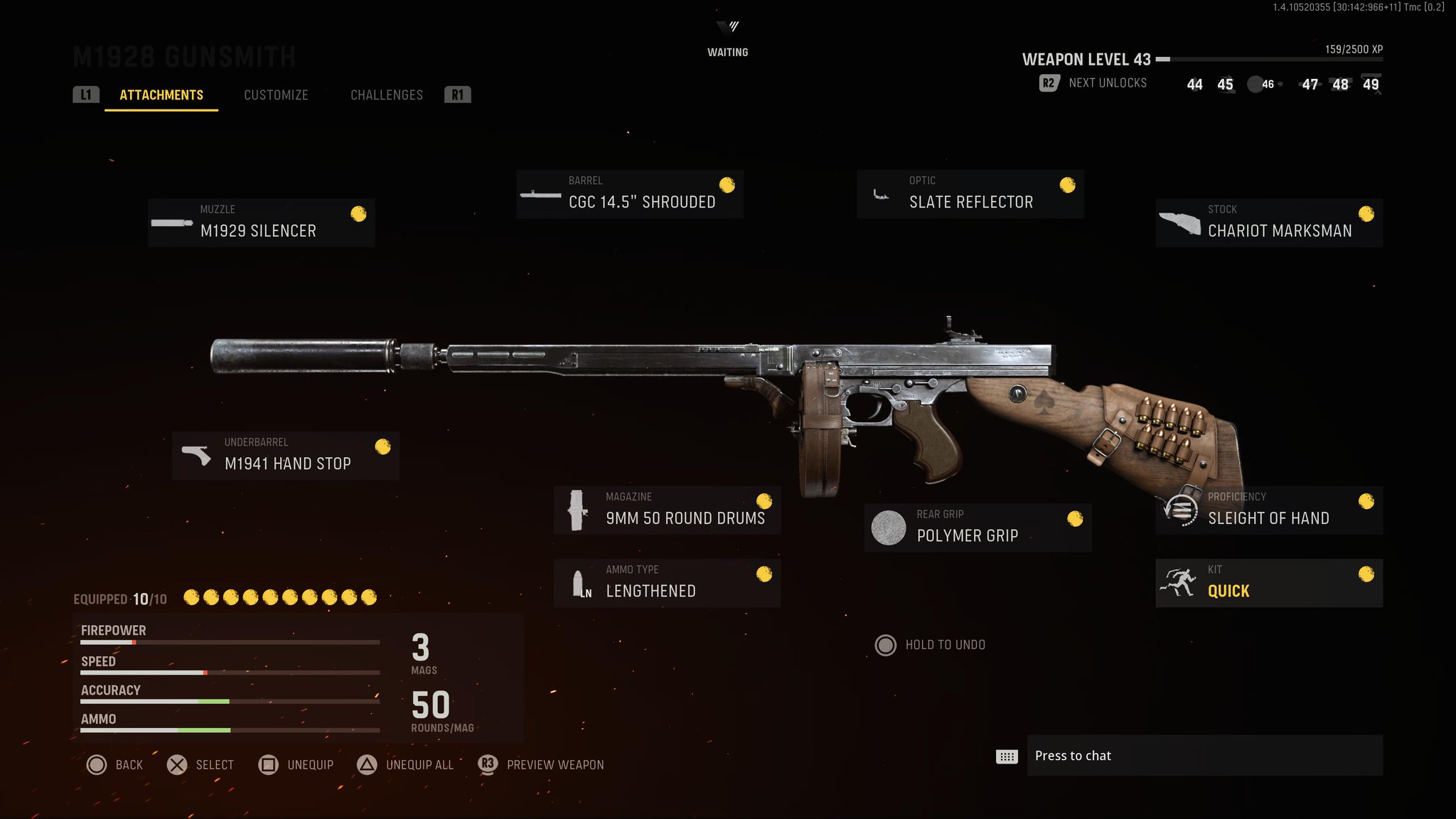Image resolution: width=1456 pixels, height=819 pixels.
Task: Click the Press to chat box
Action: tap(1204, 756)
